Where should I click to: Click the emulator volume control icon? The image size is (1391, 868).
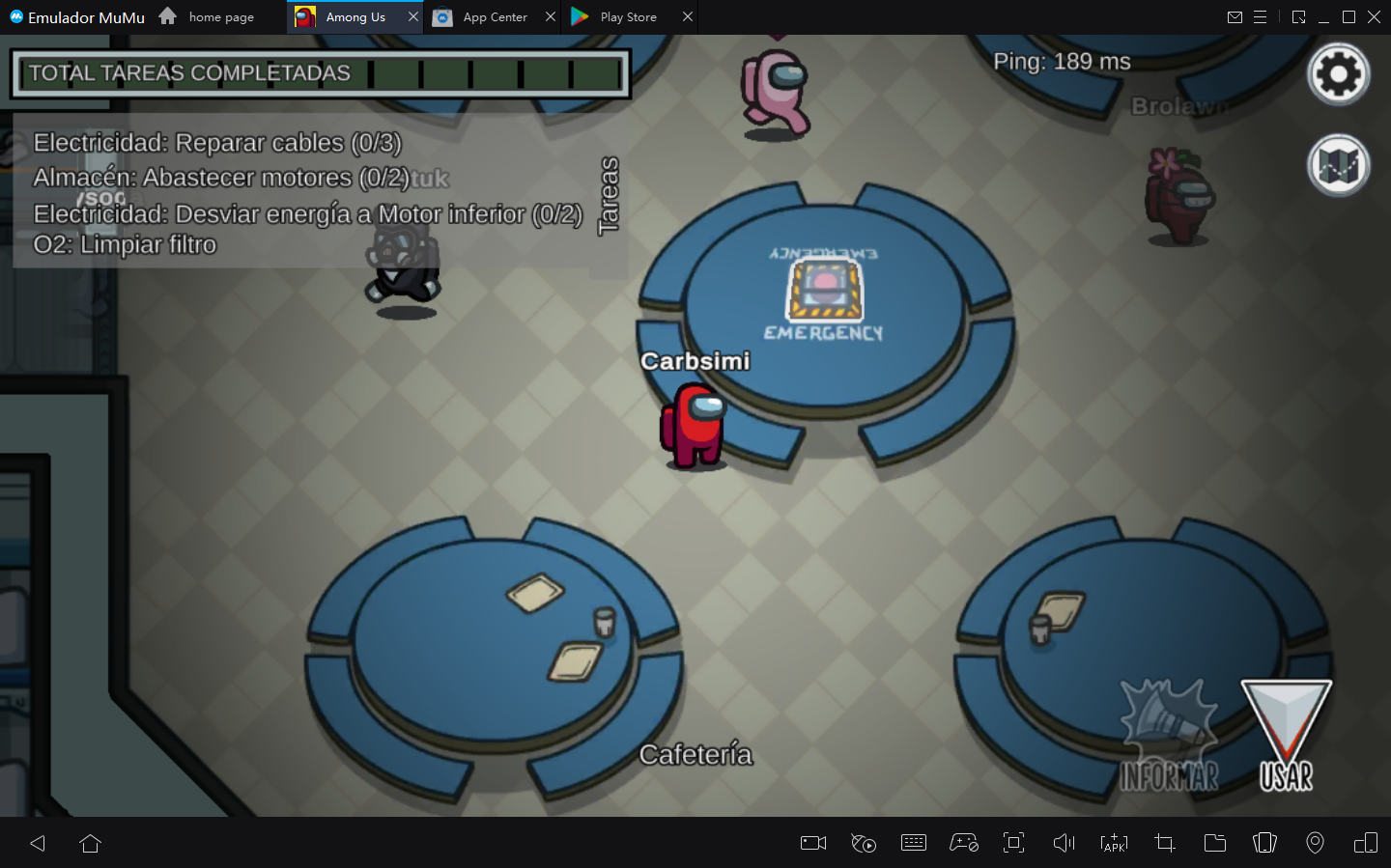point(1064,843)
